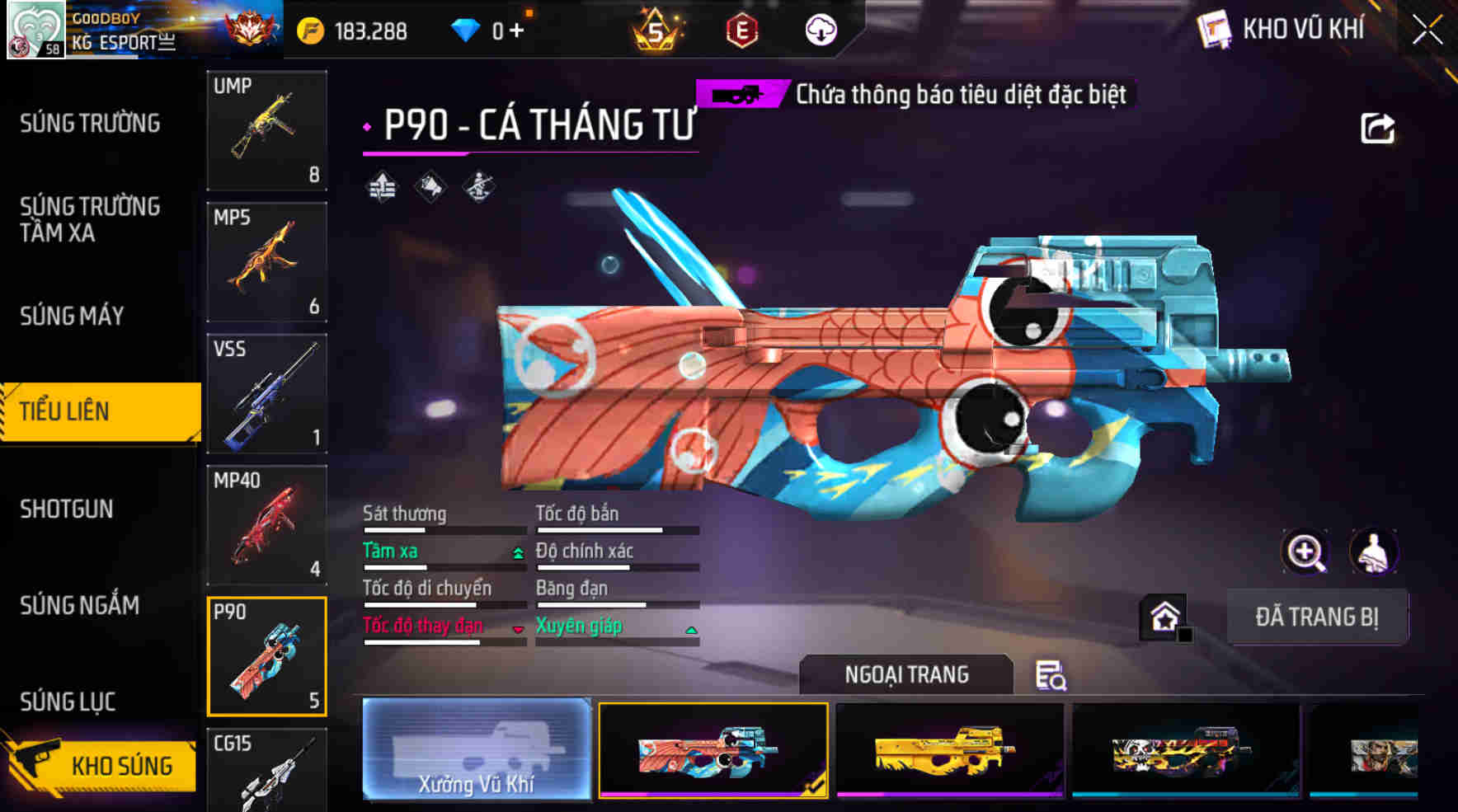The height and width of the screenshot is (812, 1458).
Task: Open Xưởng Vũ Khí
Action: (477, 753)
